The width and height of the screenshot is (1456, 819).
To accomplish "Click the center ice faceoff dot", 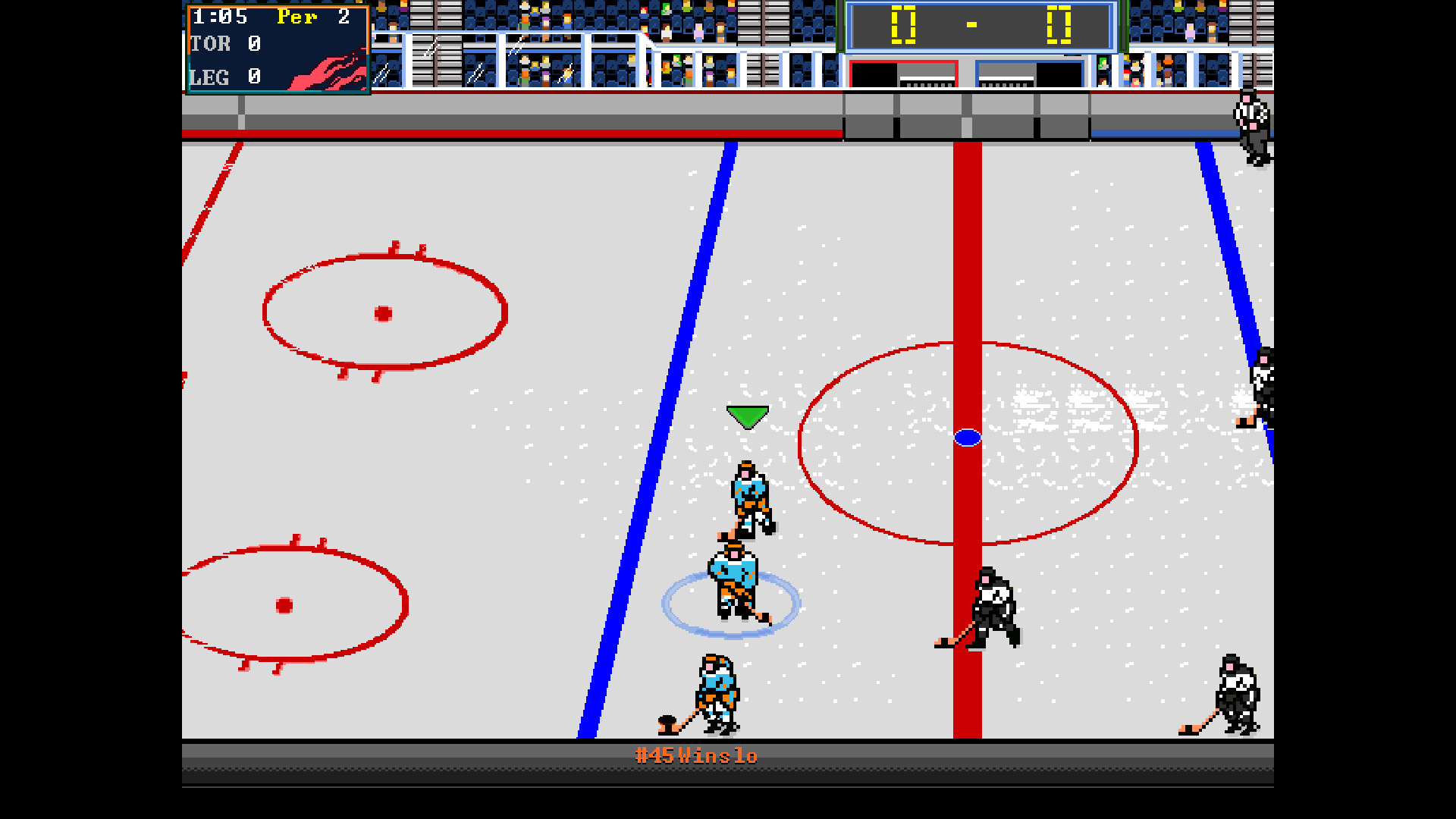I will pos(968,436).
